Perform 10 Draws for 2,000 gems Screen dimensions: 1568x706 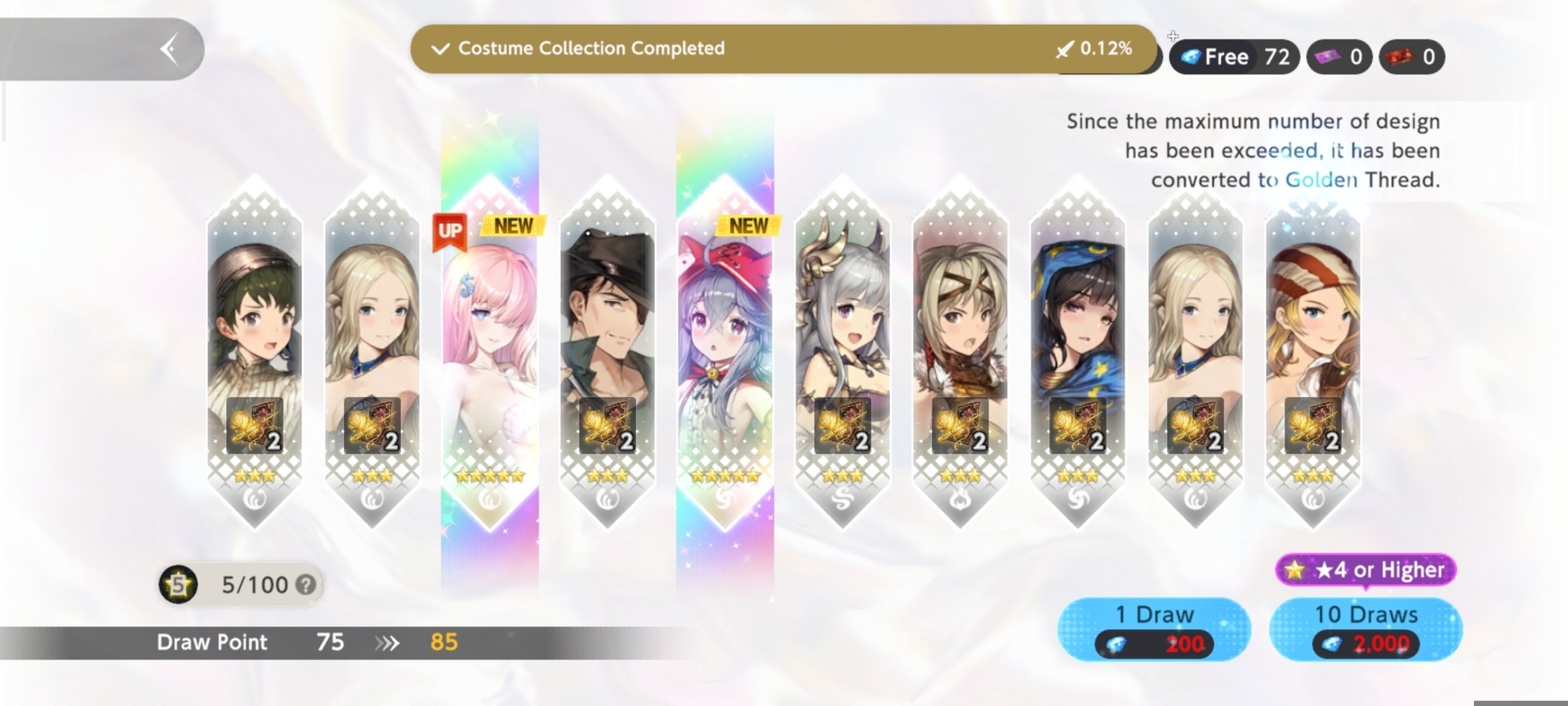[1365, 628]
